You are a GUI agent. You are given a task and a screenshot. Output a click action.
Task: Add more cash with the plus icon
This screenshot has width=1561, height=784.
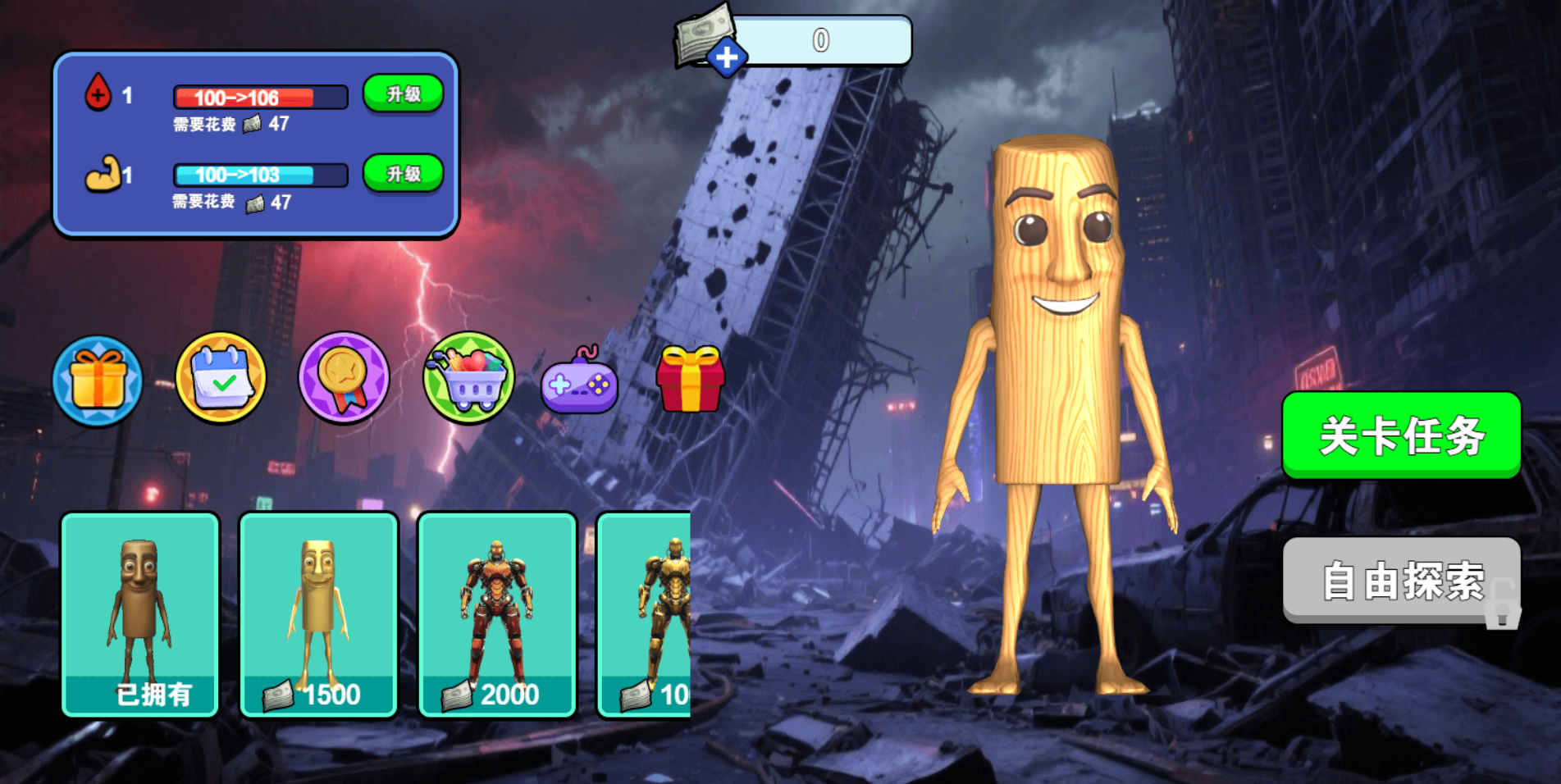[726, 58]
